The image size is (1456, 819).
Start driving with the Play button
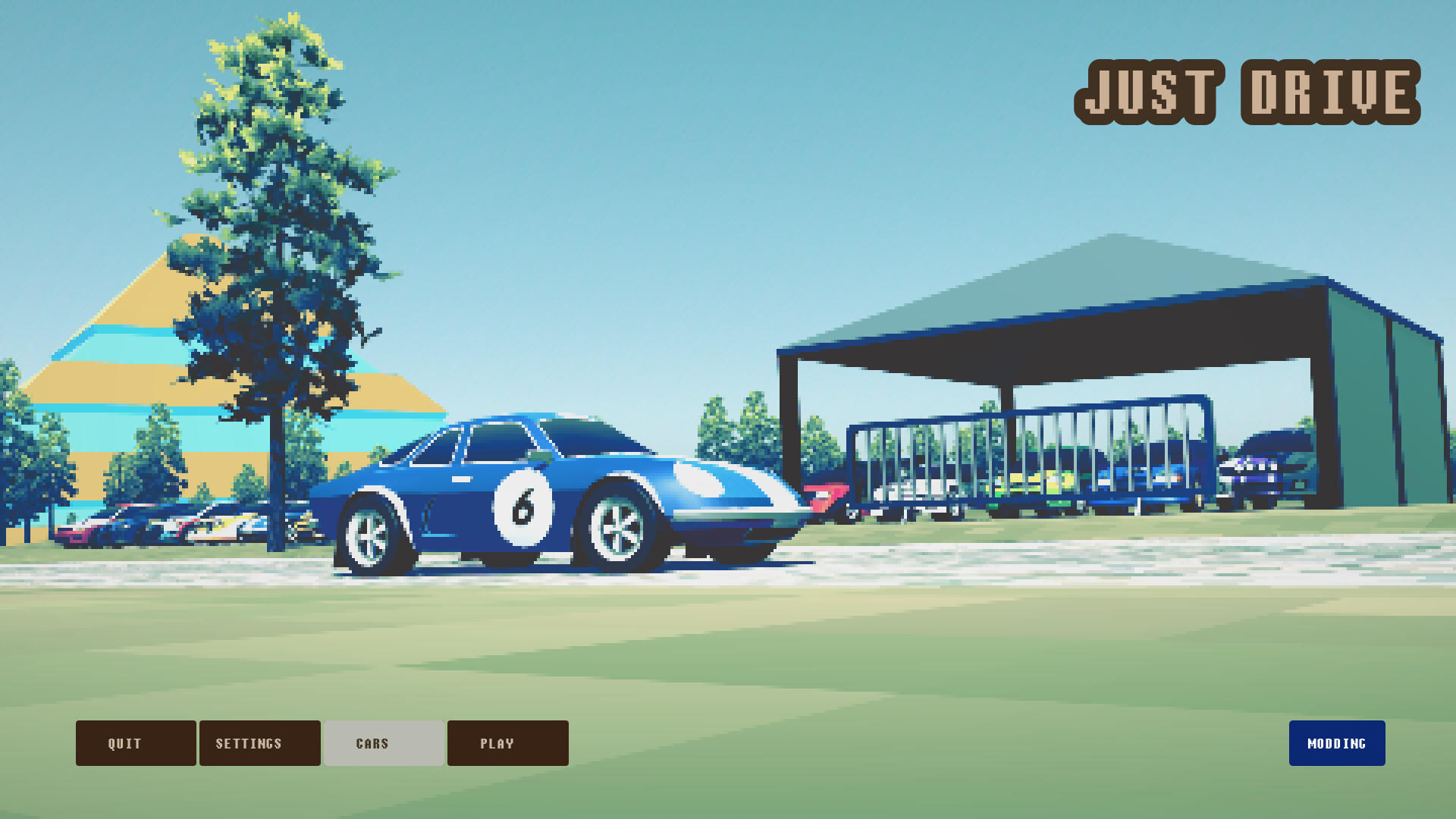(x=507, y=743)
